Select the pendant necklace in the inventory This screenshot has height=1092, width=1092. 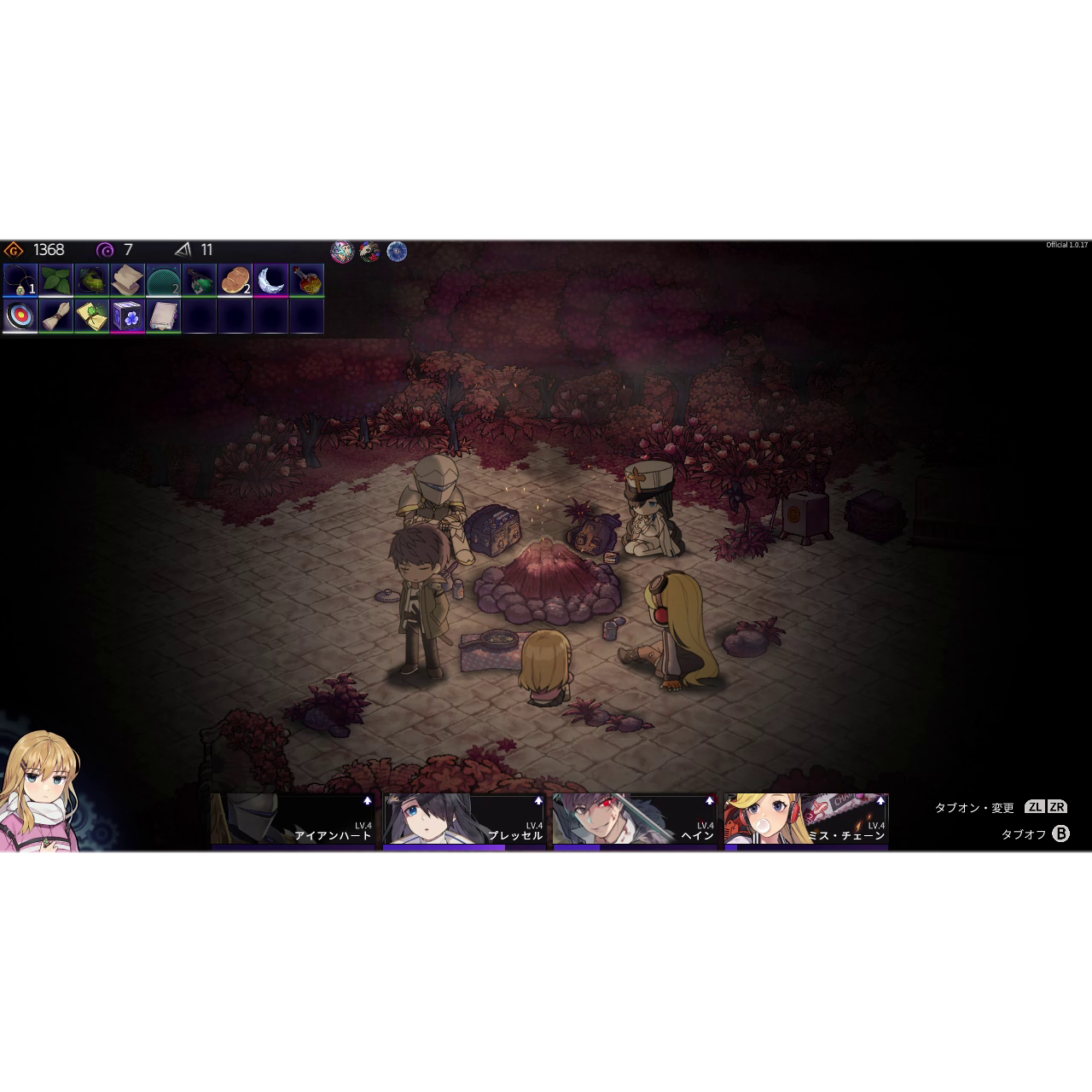point(20,282)
